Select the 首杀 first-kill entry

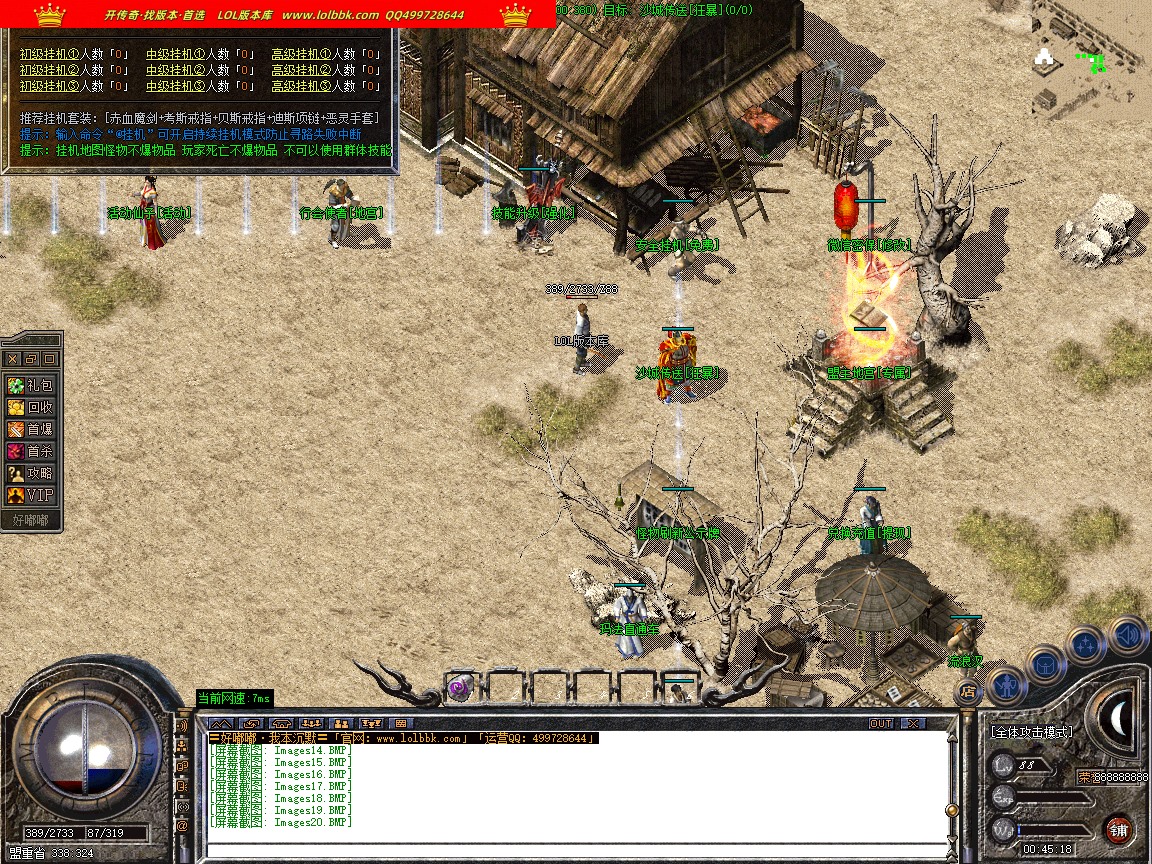(x=31, y=451)
